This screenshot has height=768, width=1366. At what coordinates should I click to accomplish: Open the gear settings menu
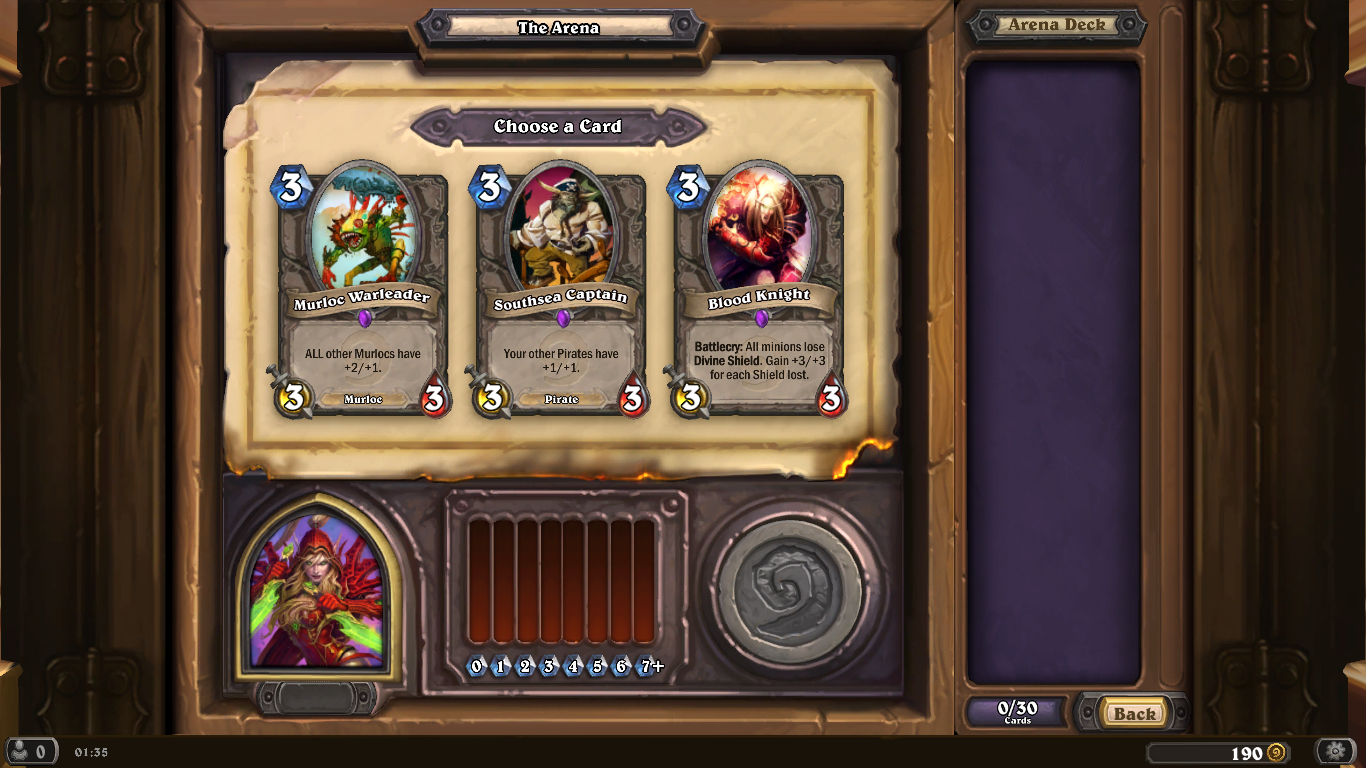1335,751
